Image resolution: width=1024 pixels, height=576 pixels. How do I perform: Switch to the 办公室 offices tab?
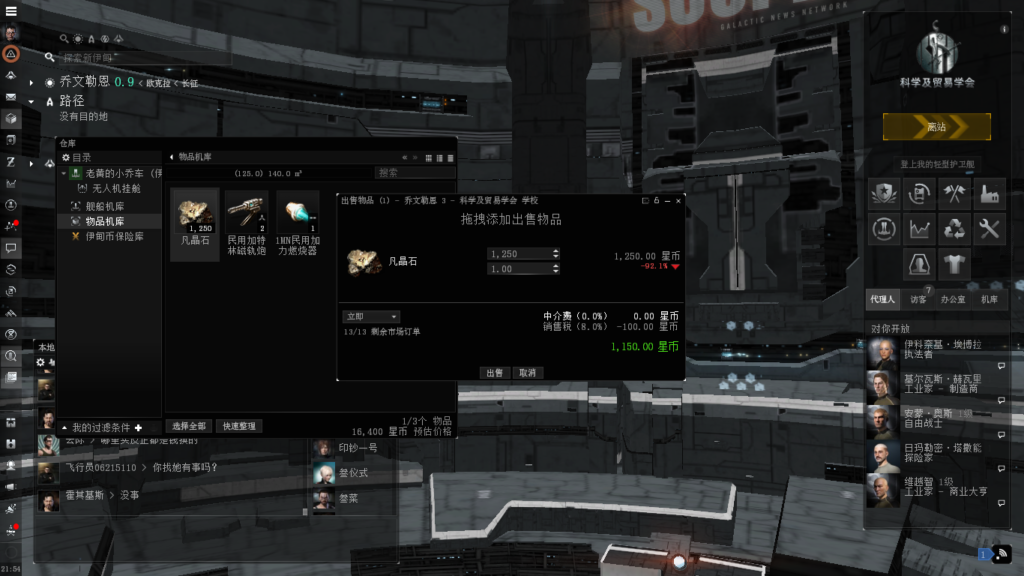953,299
